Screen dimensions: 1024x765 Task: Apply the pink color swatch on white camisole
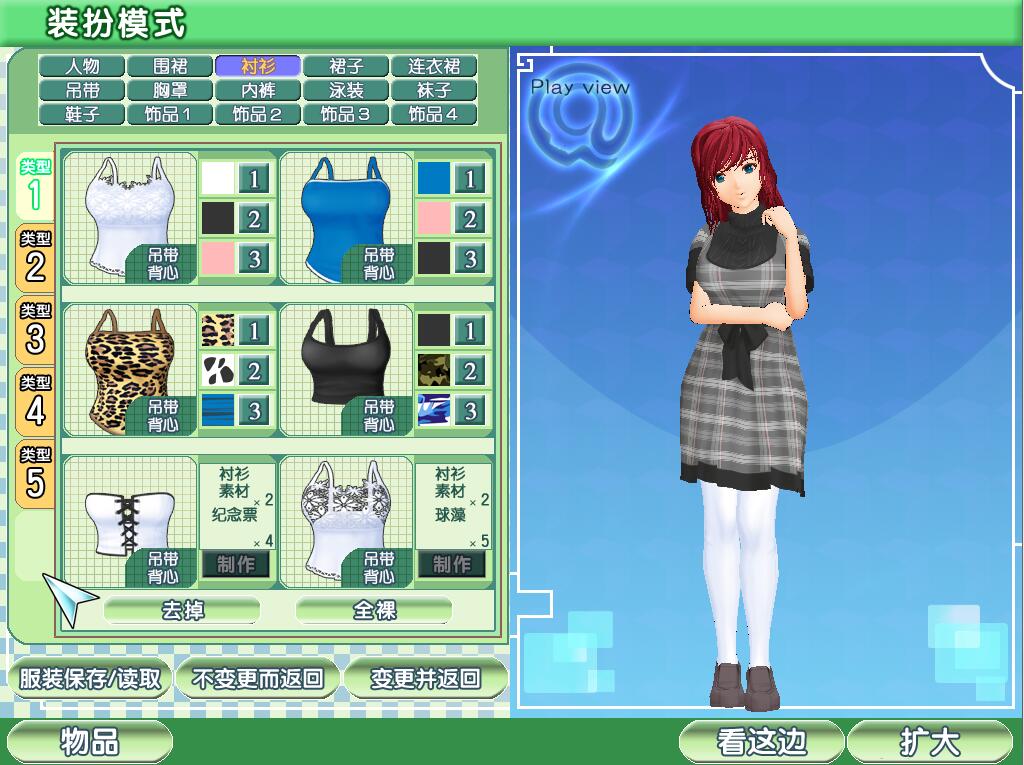pos(218,258)
